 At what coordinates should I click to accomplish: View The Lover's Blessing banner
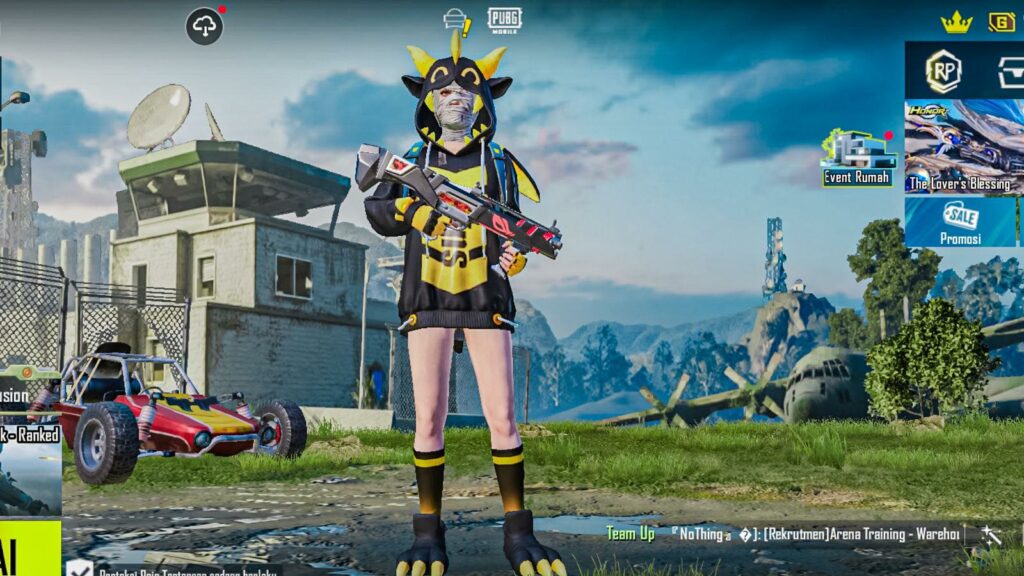(963, 147)
